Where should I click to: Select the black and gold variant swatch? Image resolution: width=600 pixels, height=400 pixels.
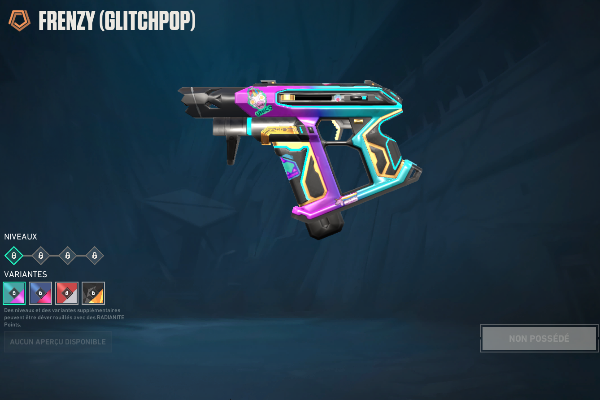(x=93, y=293)
